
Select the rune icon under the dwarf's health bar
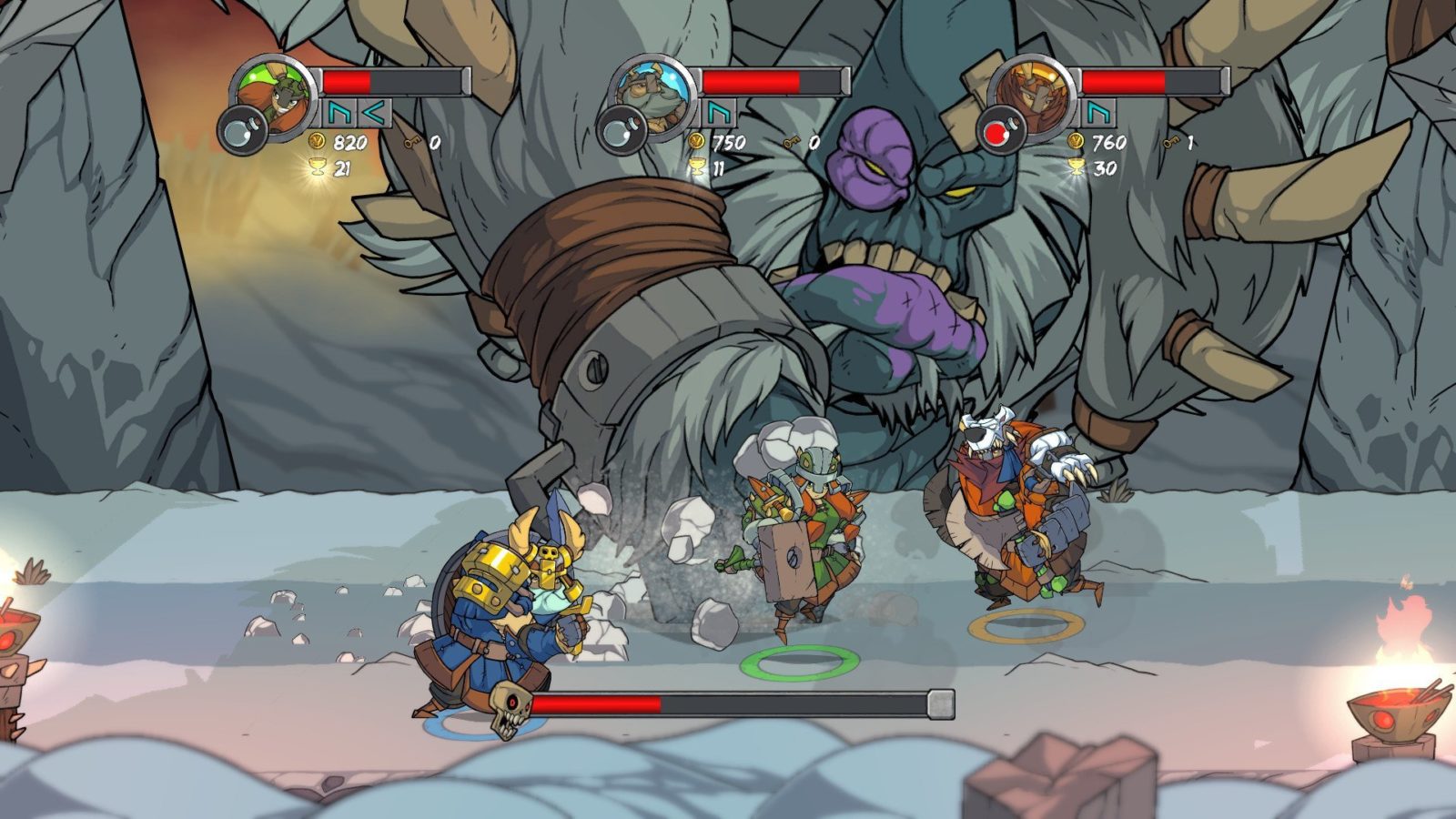tap(720, 113)
